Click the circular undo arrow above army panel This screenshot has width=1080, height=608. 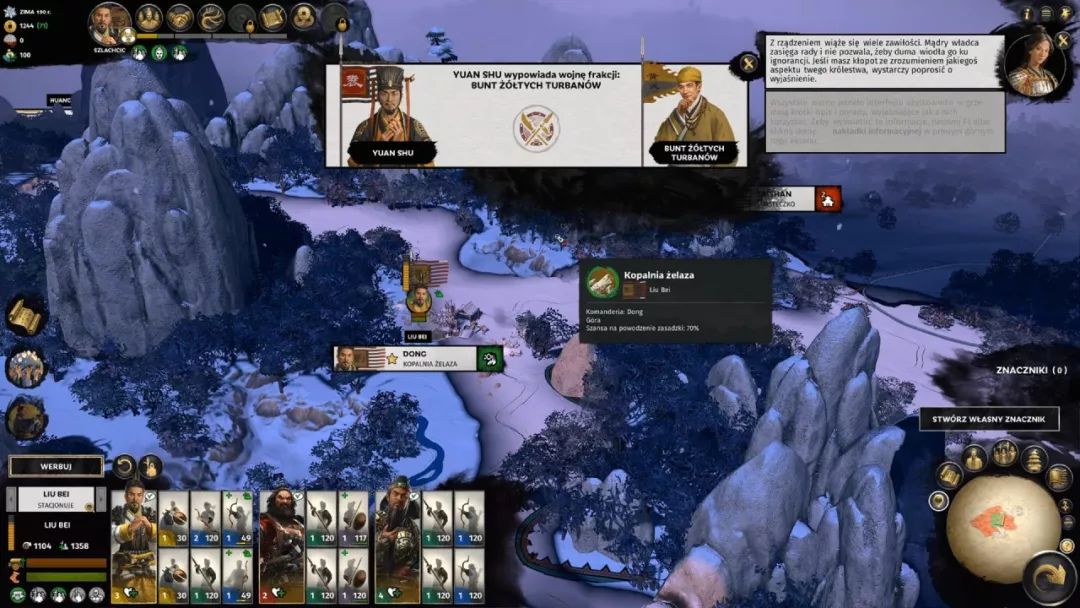pyautogui.click(x=124, y=466)
